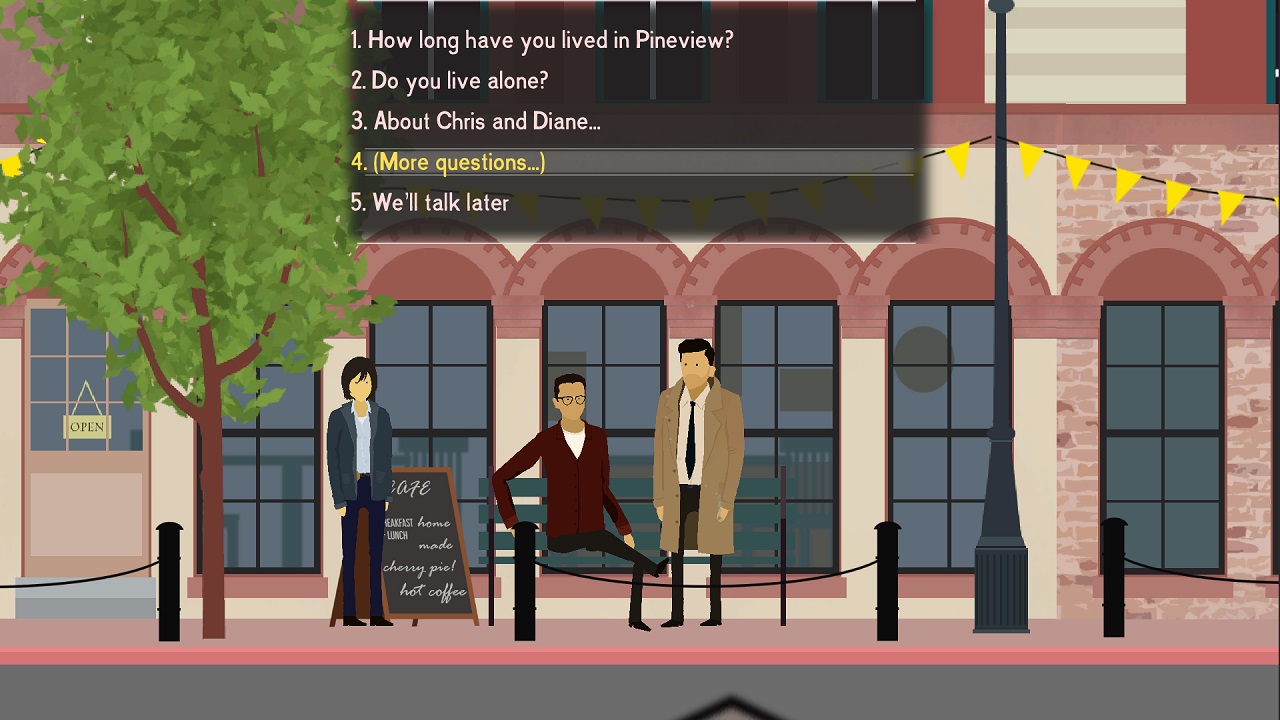Click the "cherry pie!" text on the chalkboard
The width and height of the screenshot is (1280, 720).
pos(420,565)
